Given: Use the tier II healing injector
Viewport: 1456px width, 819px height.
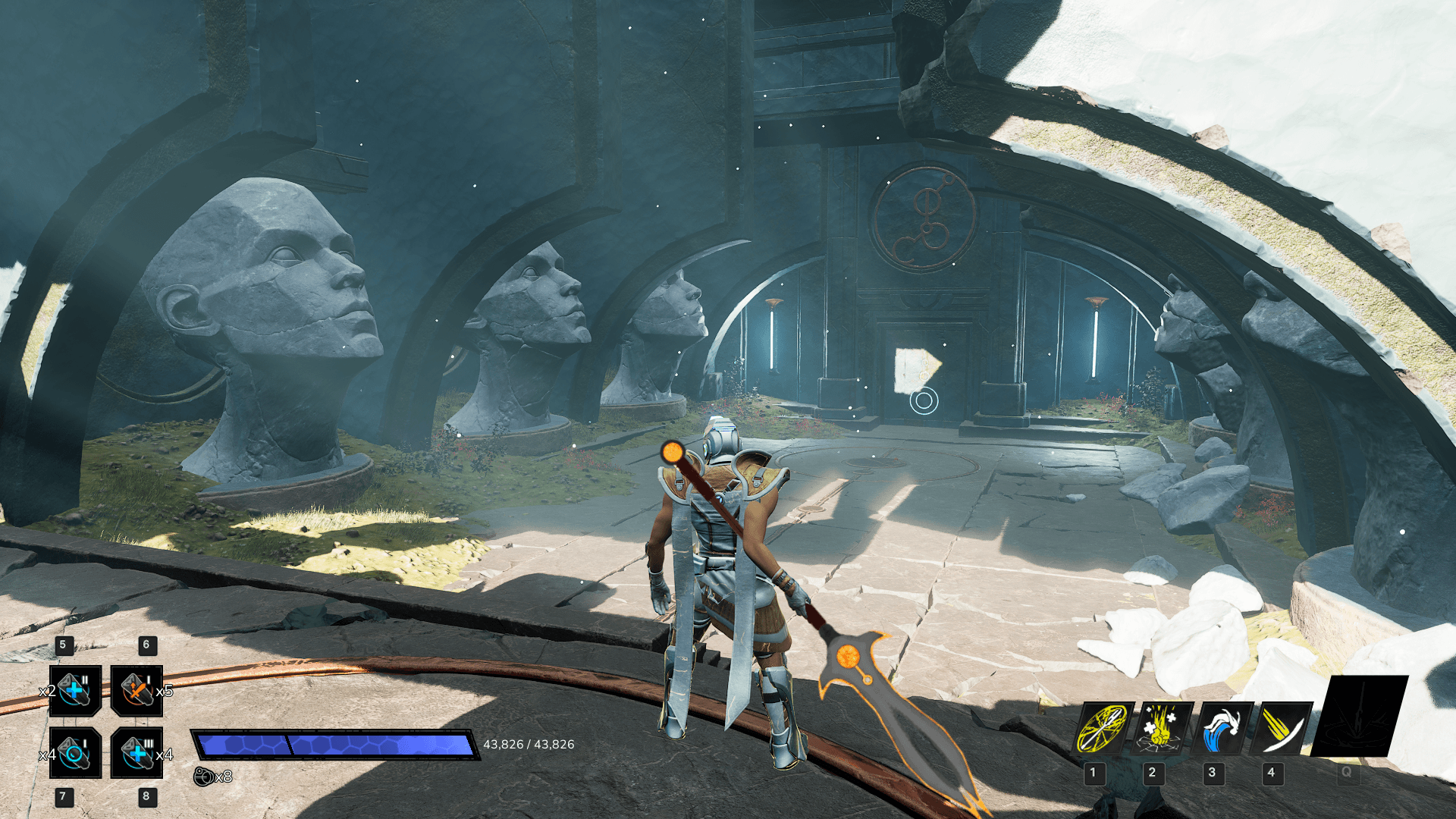Looking at the screenshot, I should [75, 690].
